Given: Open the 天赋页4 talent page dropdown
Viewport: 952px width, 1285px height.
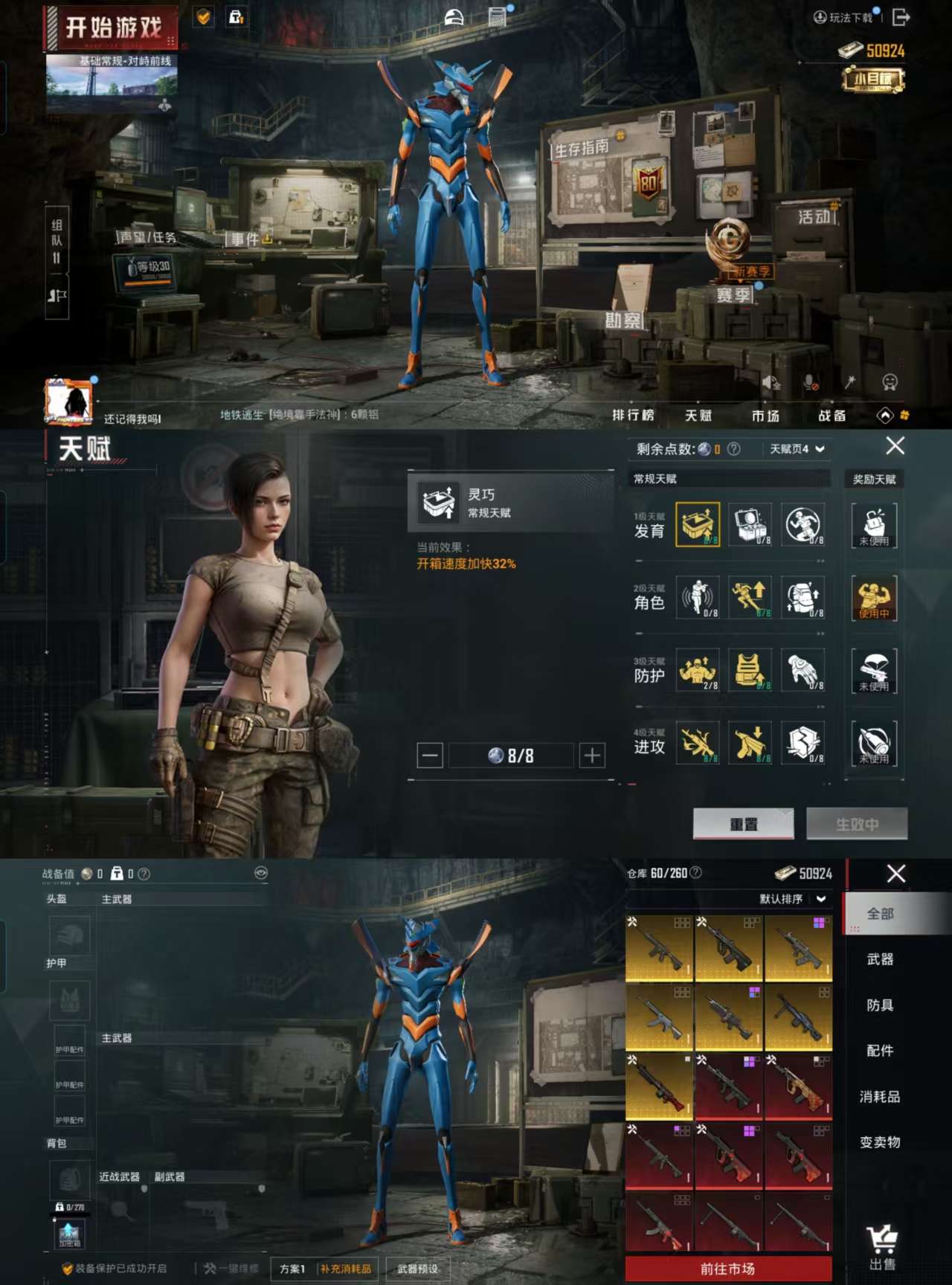Looking at the screenshot, I should tap(797, 449).
